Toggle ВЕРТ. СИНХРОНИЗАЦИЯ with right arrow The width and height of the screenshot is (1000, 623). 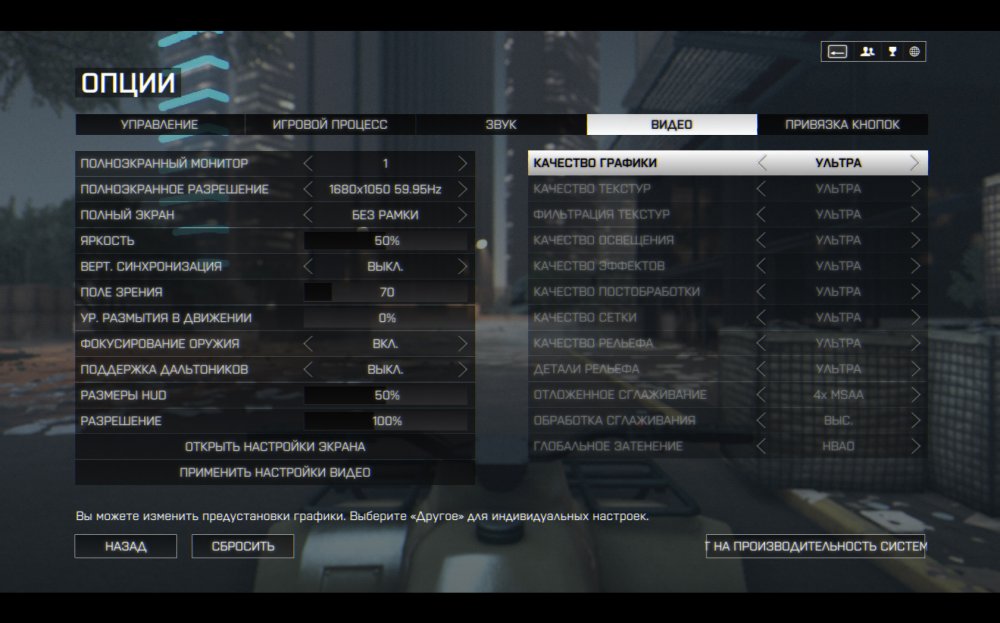pos(462,267)
